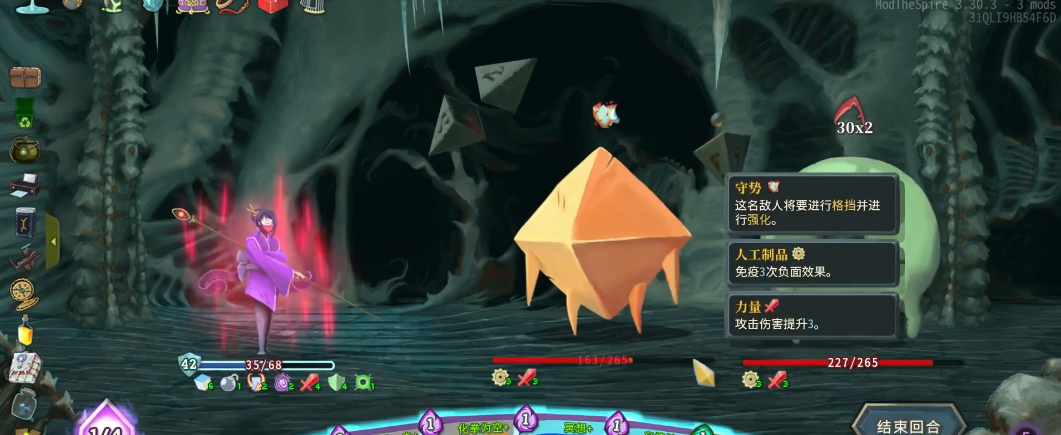The image size is (1061, 435).
Task: Click the birdcage relic in top bar
Action: click(x=312, y=6)
